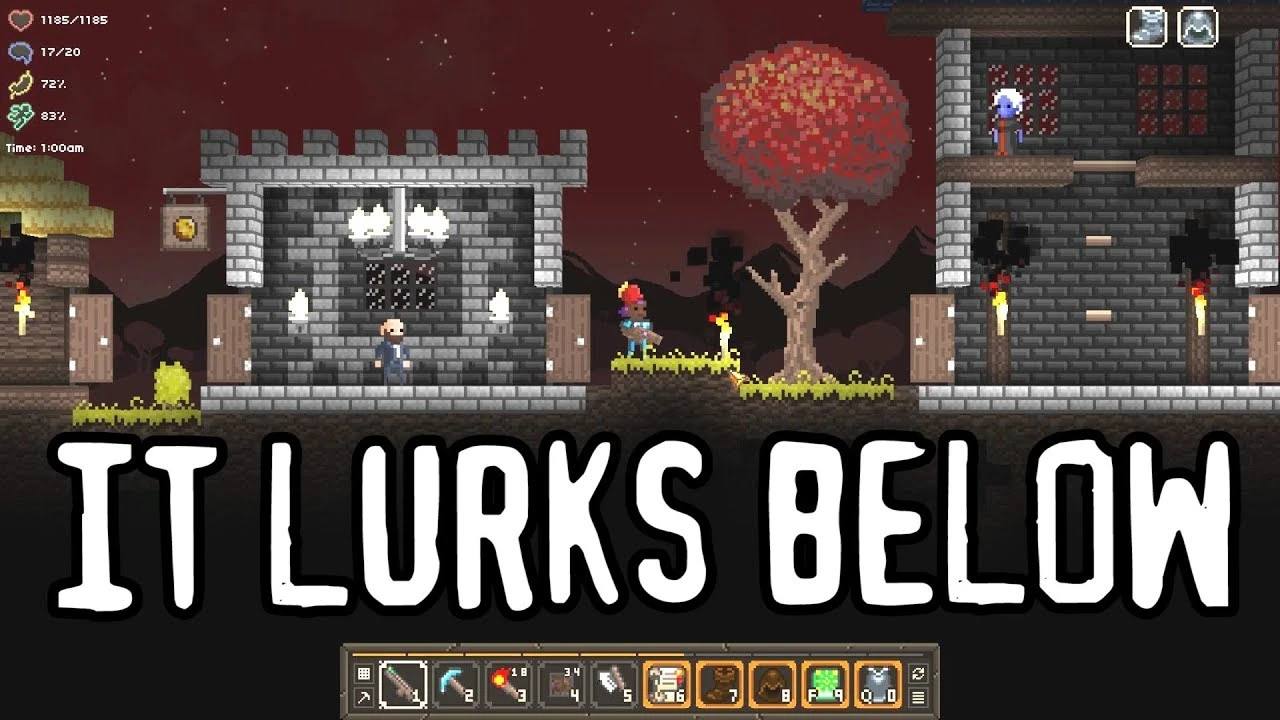Click the stone-block buff icon at top right
Image resolution: width=1280 pixels, height=720 pixels.
1146,26
